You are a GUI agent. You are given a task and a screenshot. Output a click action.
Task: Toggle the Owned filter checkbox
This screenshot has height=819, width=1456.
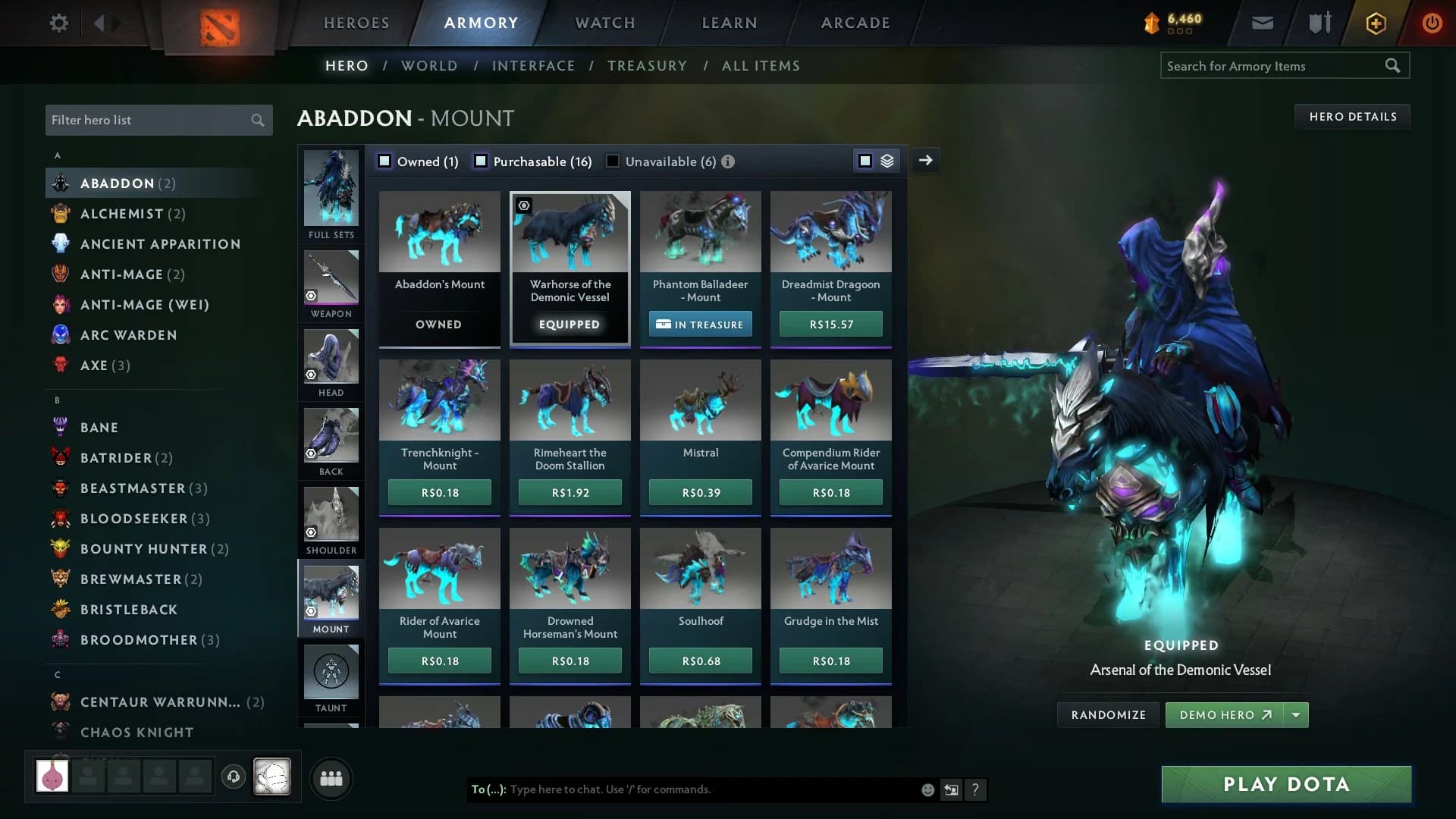385,162
